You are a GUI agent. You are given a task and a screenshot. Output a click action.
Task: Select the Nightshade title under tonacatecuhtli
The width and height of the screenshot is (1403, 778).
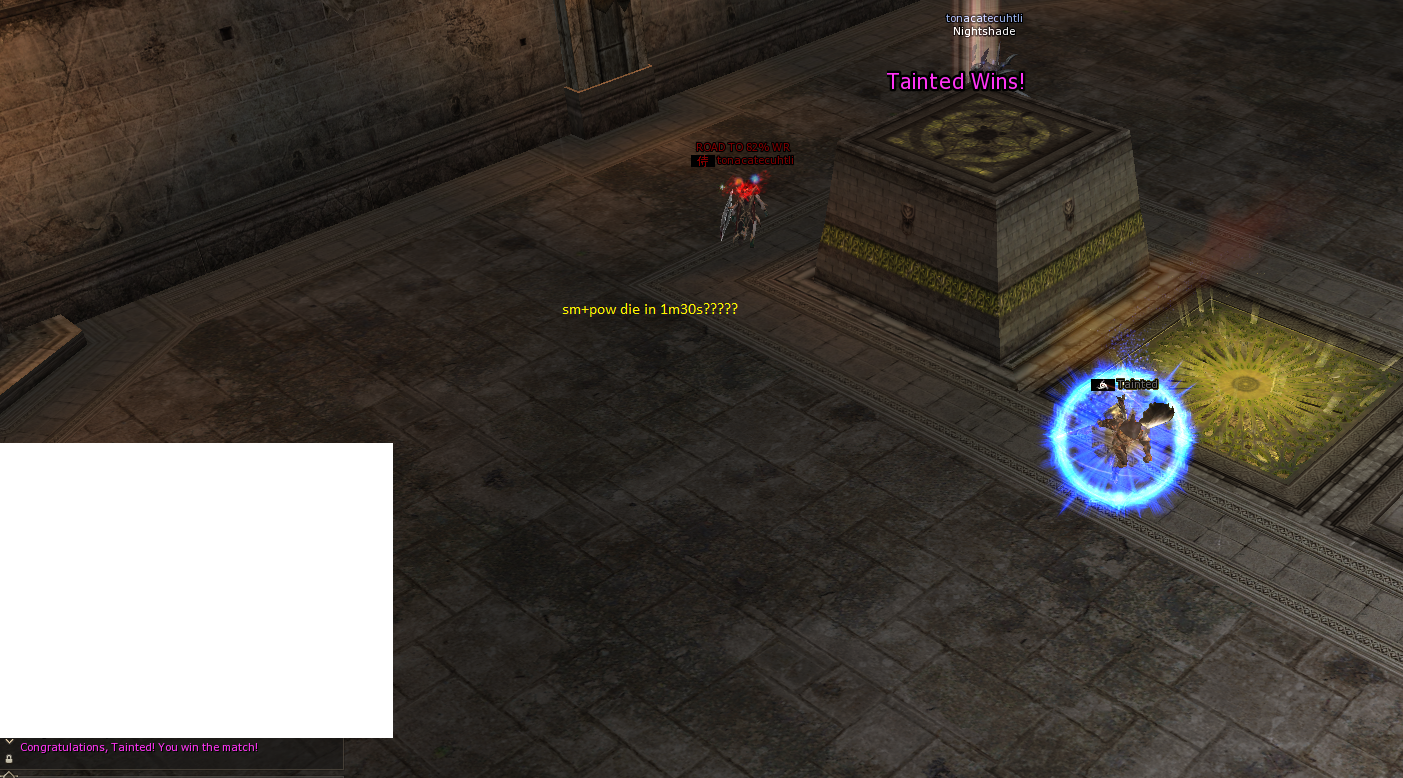[x=983, y=31]
